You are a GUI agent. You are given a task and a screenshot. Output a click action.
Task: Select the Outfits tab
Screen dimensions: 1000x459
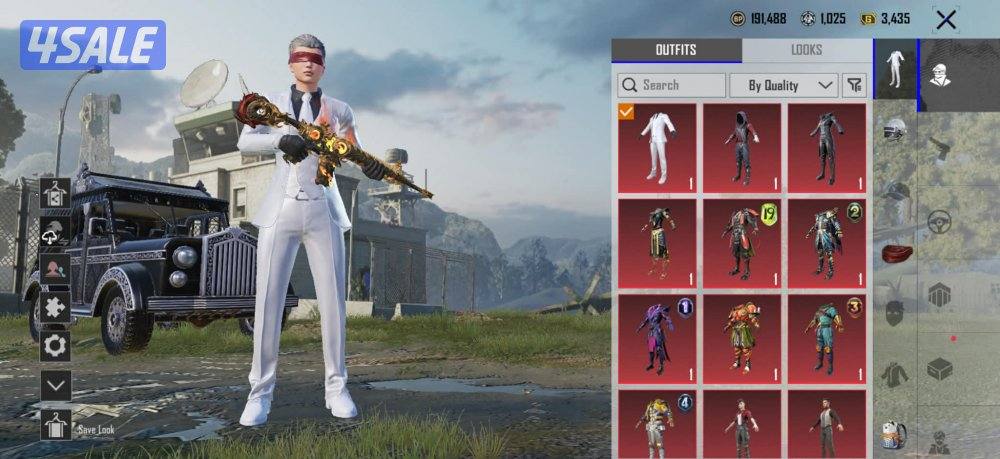pos(676,50)
